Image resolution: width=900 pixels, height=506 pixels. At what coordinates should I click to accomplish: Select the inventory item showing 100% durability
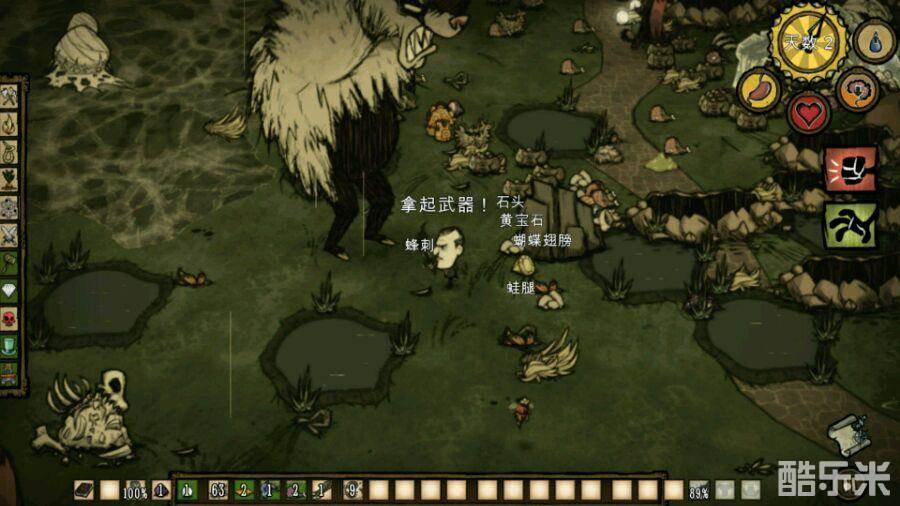click(135, 490)
